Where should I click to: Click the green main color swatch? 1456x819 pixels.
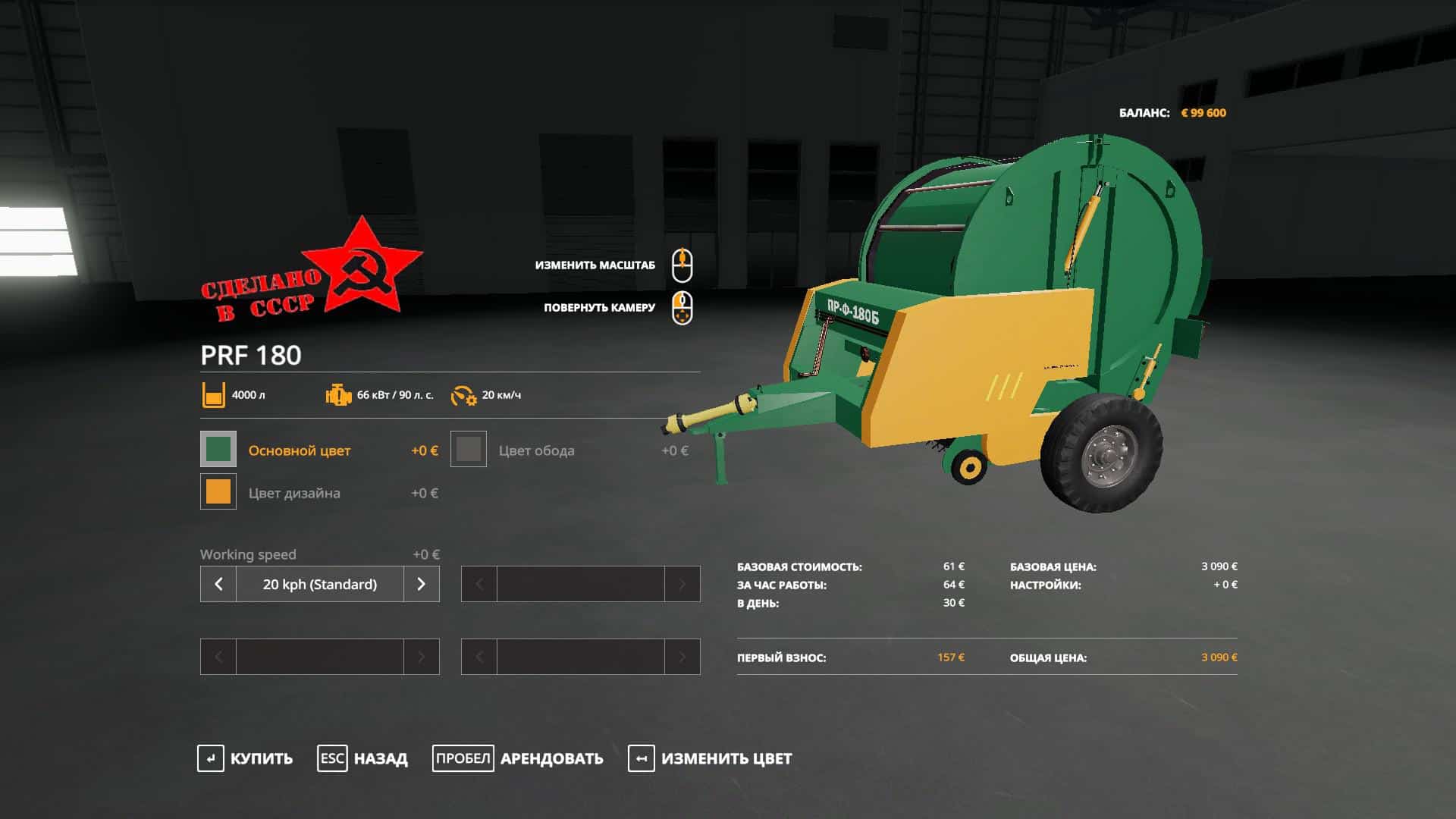(217, 450)
